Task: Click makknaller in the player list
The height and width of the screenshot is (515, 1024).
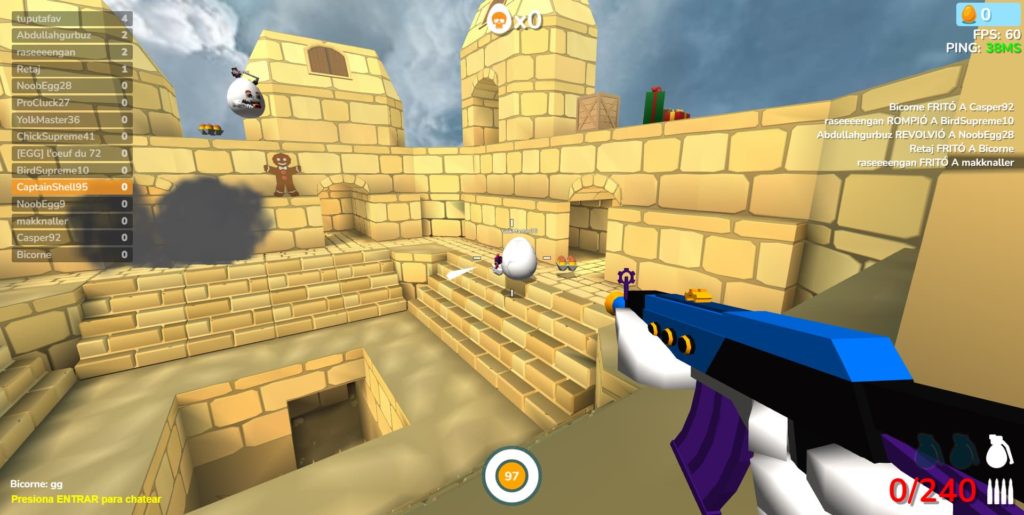Action: (72, 221)
